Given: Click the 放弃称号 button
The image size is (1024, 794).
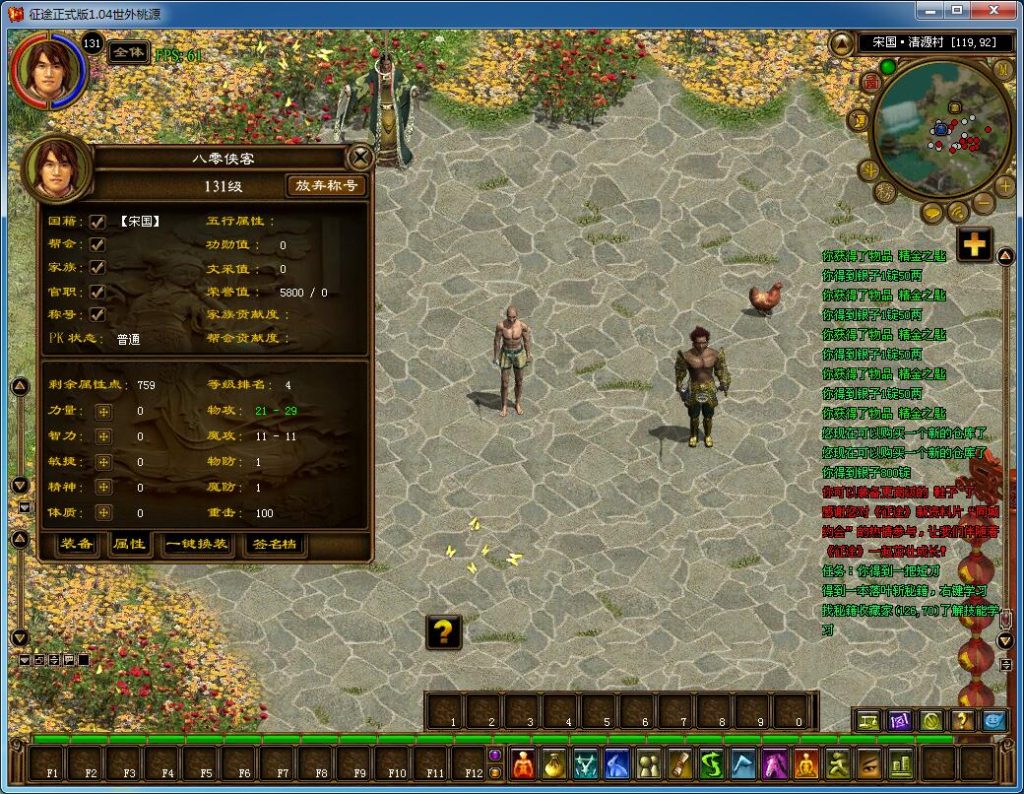Looking at the screenshot, I should pyautogui.click(x=326, y=185).
